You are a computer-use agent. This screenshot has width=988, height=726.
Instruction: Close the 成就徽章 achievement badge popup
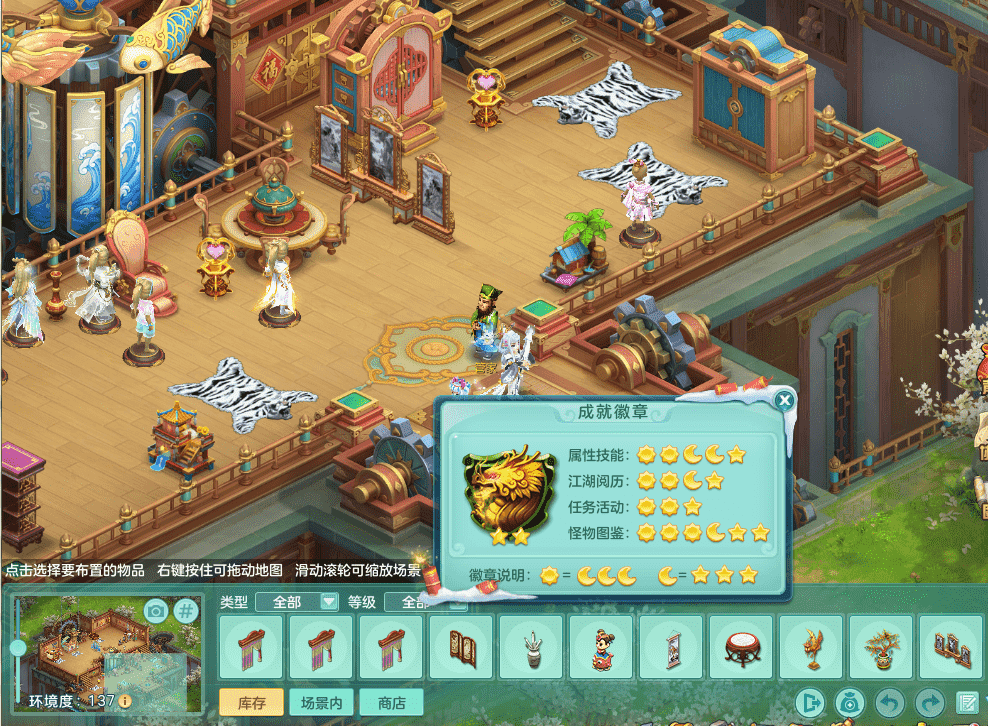(x=785, y=401)
